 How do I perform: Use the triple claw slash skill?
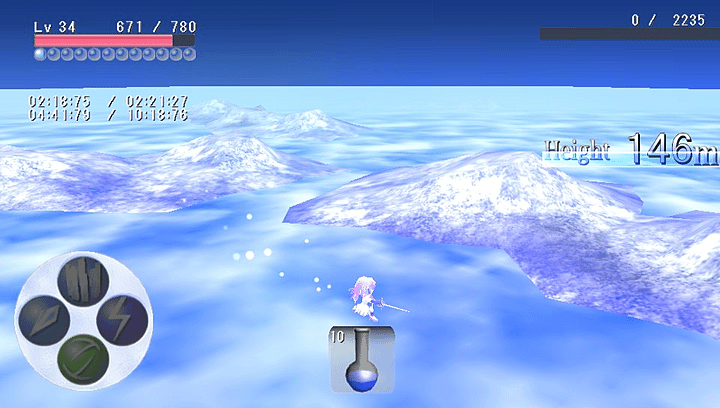pyautogui.click(x=84, y=281)
